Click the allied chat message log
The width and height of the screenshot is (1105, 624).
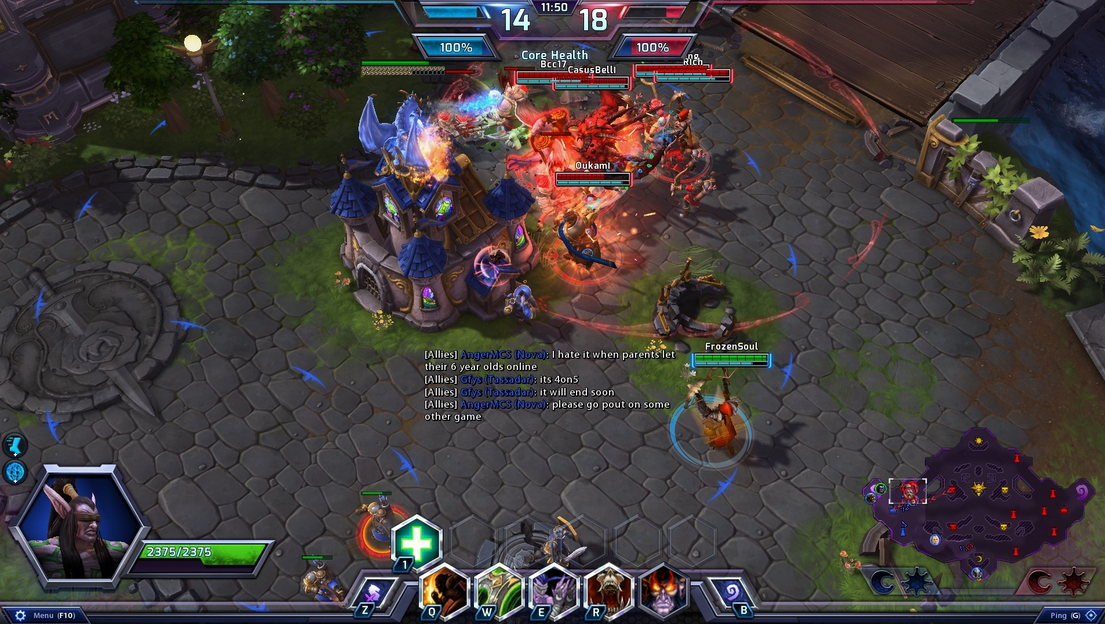click(535, 385)
